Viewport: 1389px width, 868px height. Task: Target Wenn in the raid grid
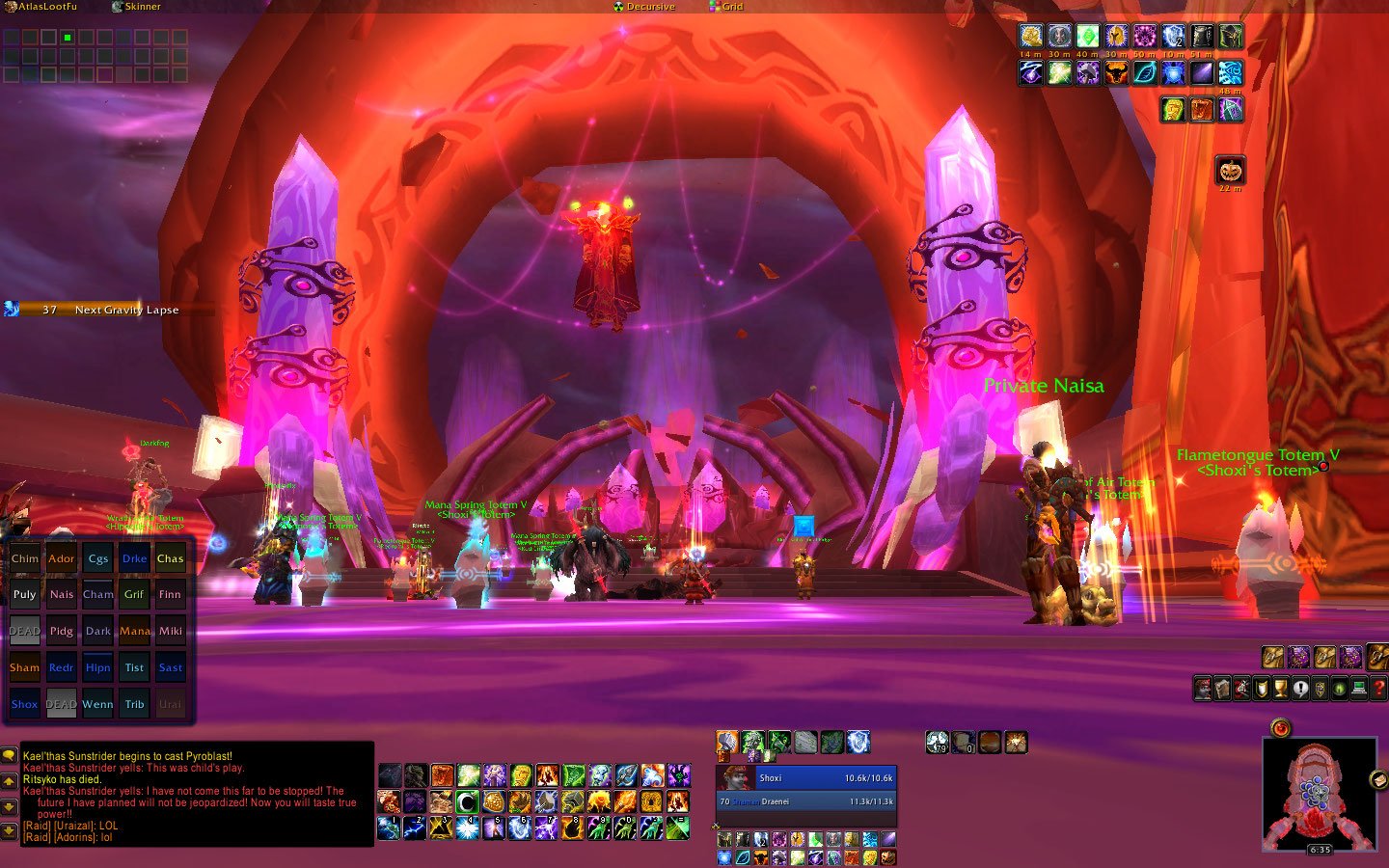(97, 705)
